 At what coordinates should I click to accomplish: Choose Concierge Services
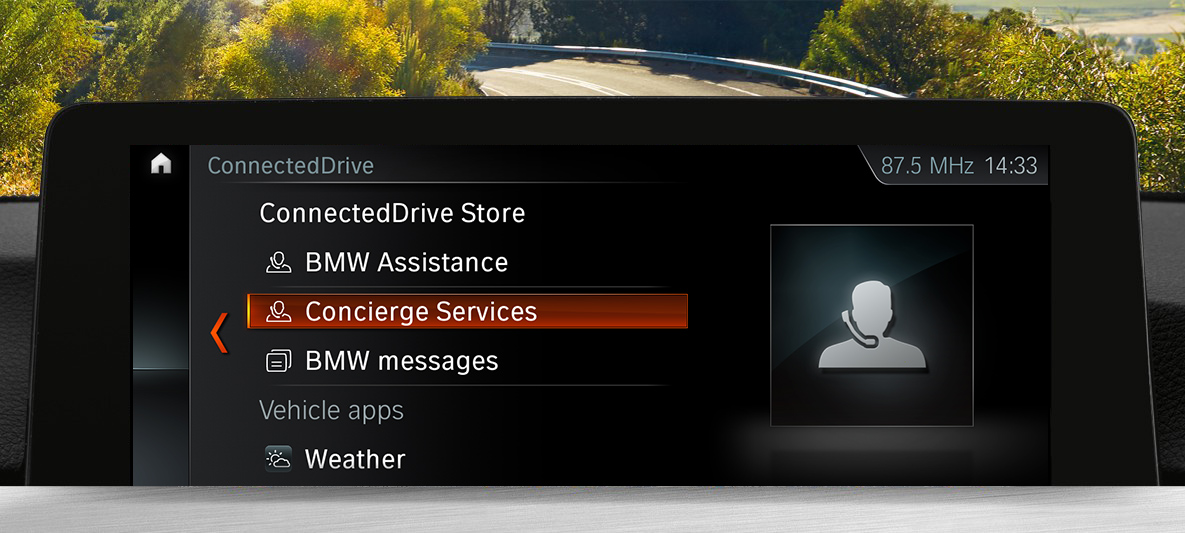click(467, 312)
